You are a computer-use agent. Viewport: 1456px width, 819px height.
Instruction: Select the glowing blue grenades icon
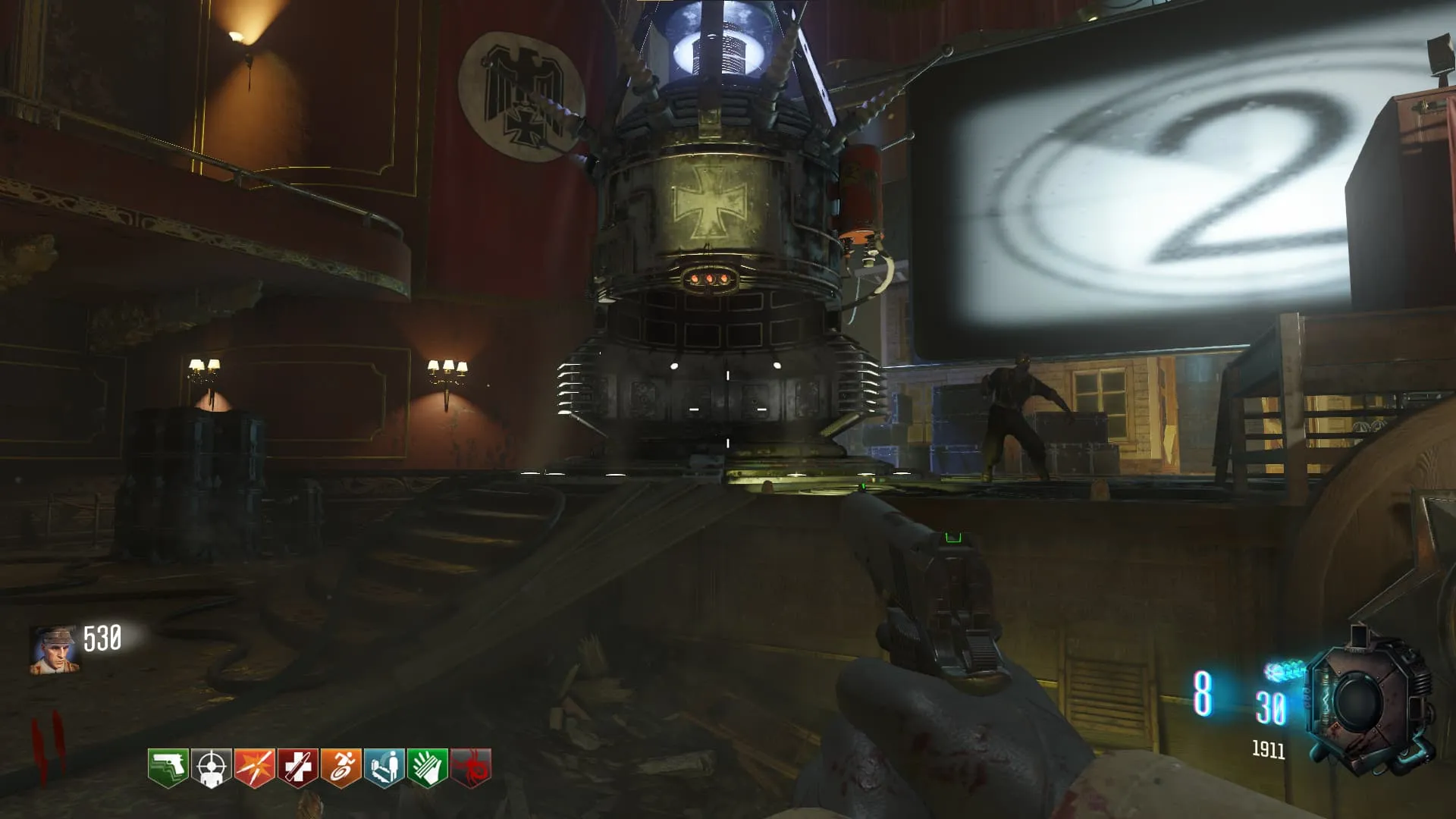click(1285, 671)
